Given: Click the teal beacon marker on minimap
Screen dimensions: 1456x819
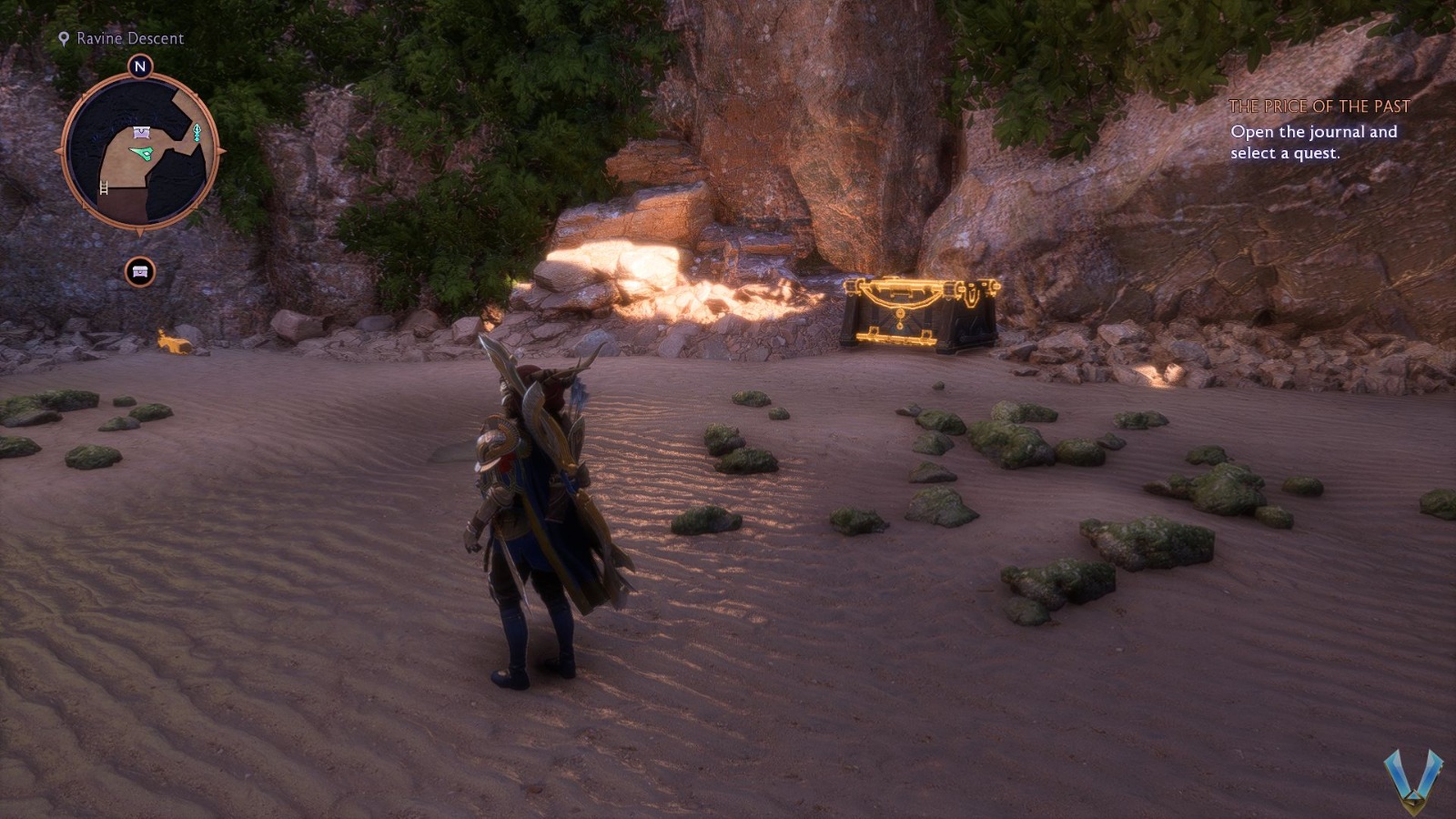Looking at the screenshot, I should tap(196, 133).
